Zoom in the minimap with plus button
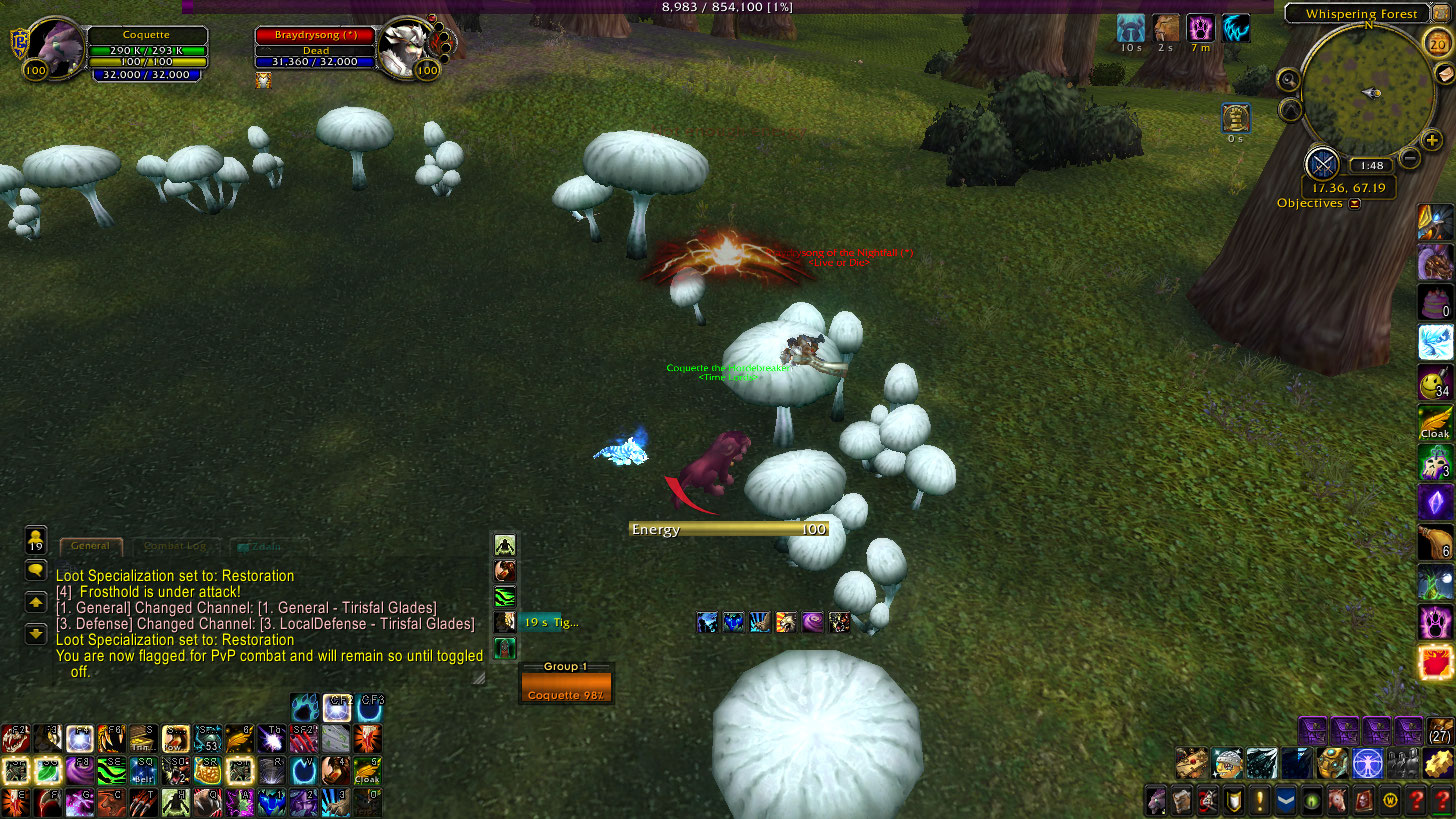 (1432, 141)
